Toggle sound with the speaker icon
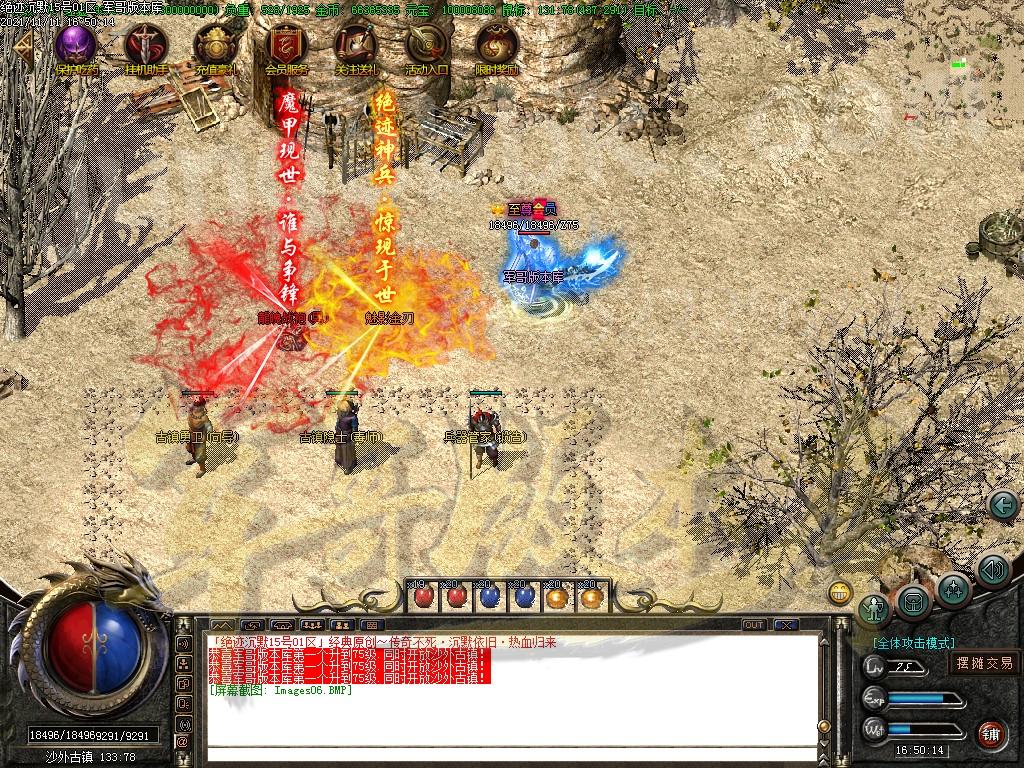Viewport: 1024px width, 768px height. click(992, 570)
